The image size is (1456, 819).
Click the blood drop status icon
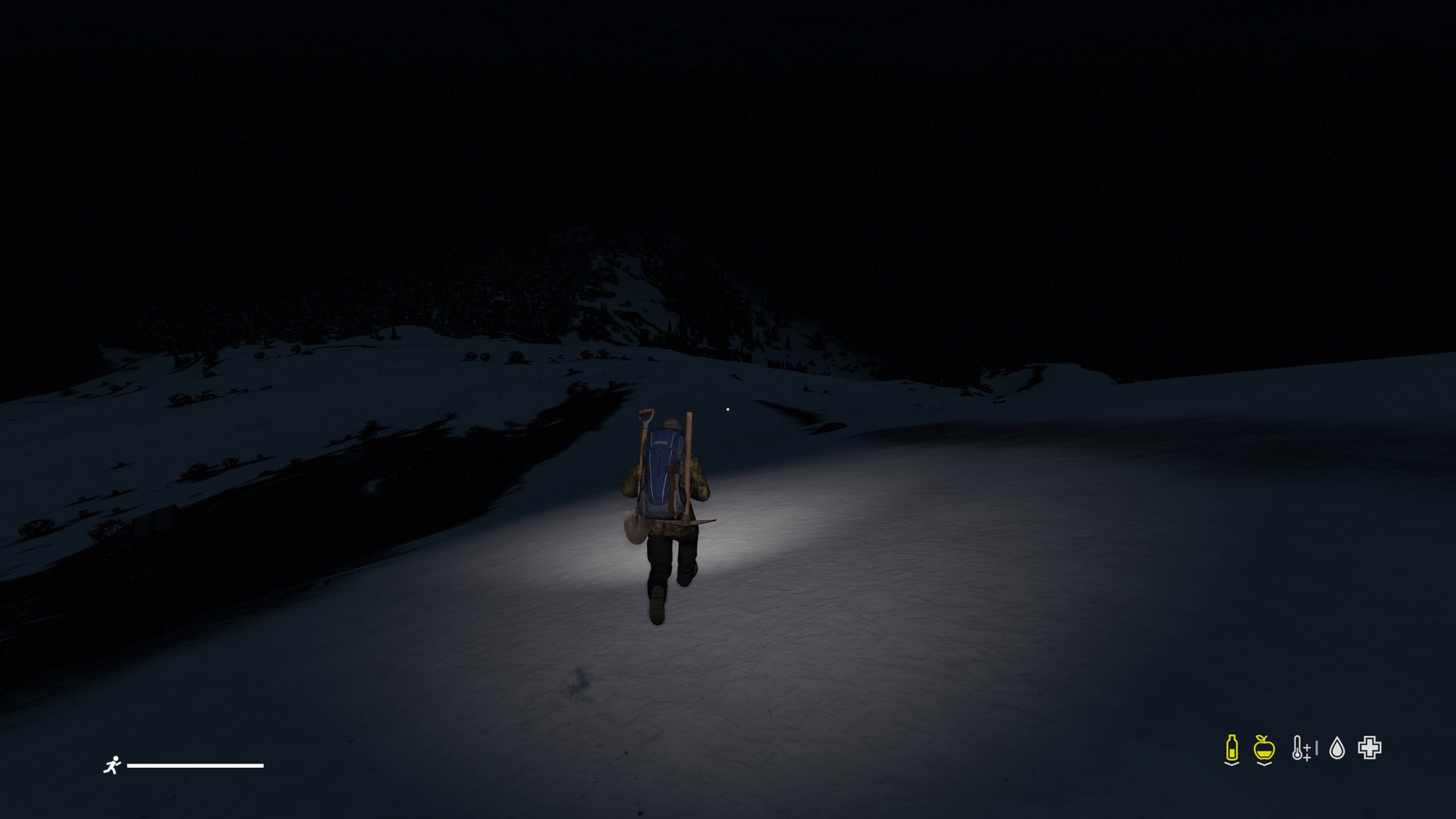coord(1337,748)
